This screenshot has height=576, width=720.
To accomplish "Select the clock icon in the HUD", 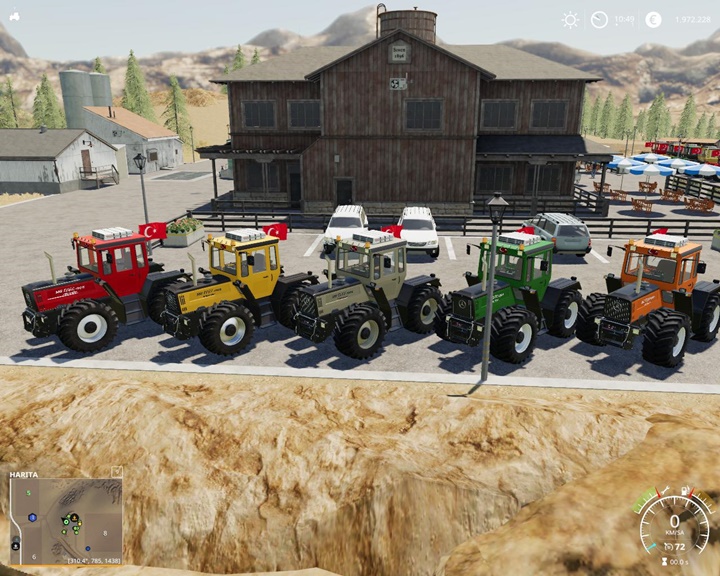I will 599,19.
